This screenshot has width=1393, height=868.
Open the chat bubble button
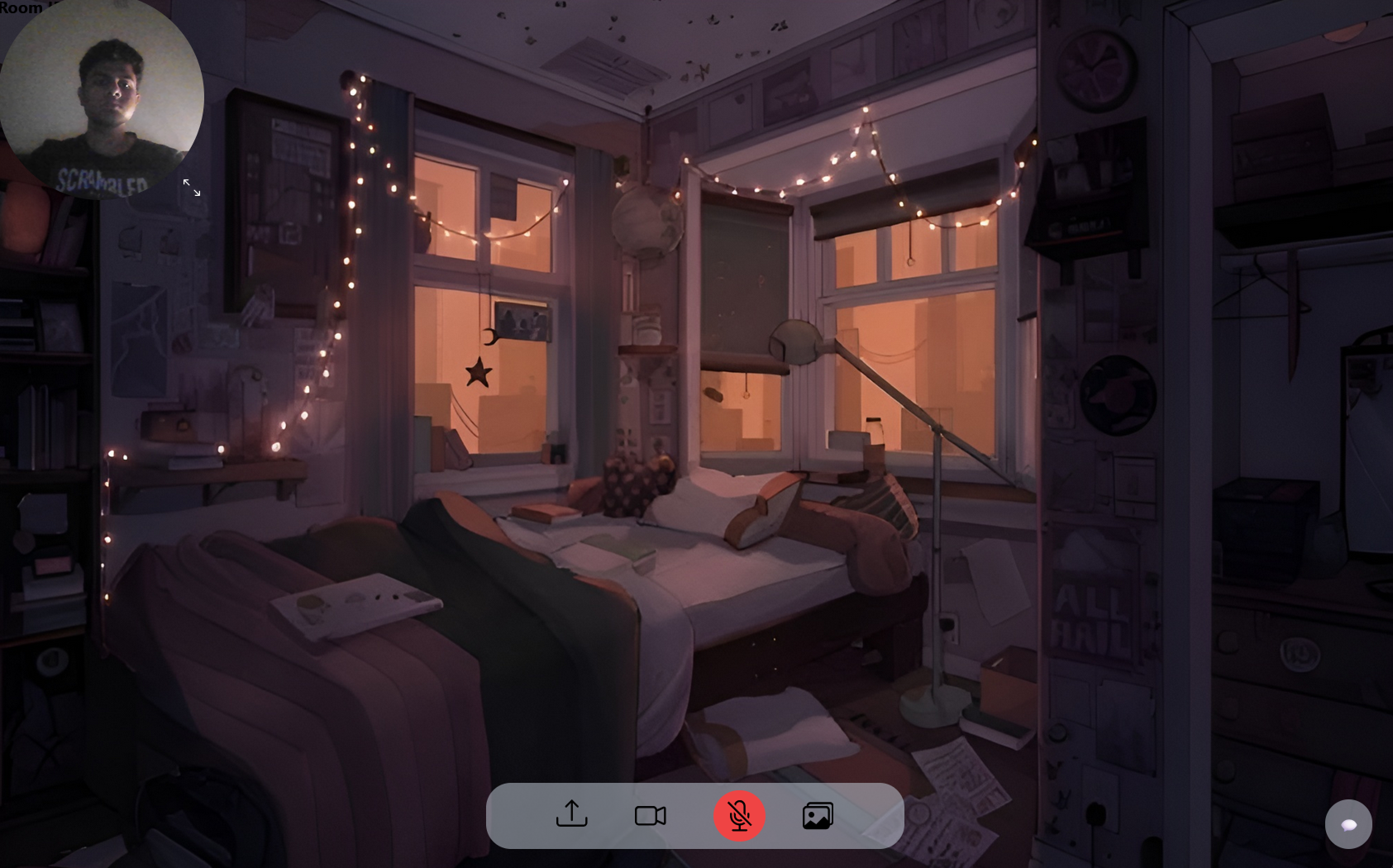coord(1348,824)
